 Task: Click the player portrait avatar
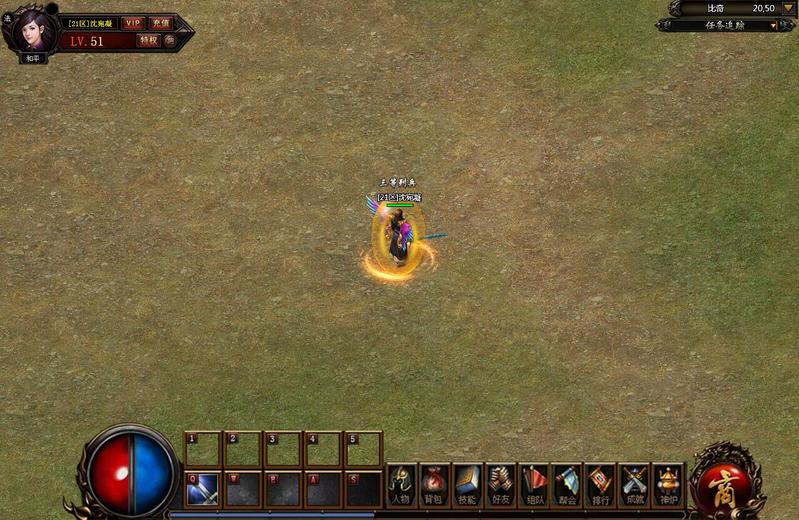(x=33, y=30)
